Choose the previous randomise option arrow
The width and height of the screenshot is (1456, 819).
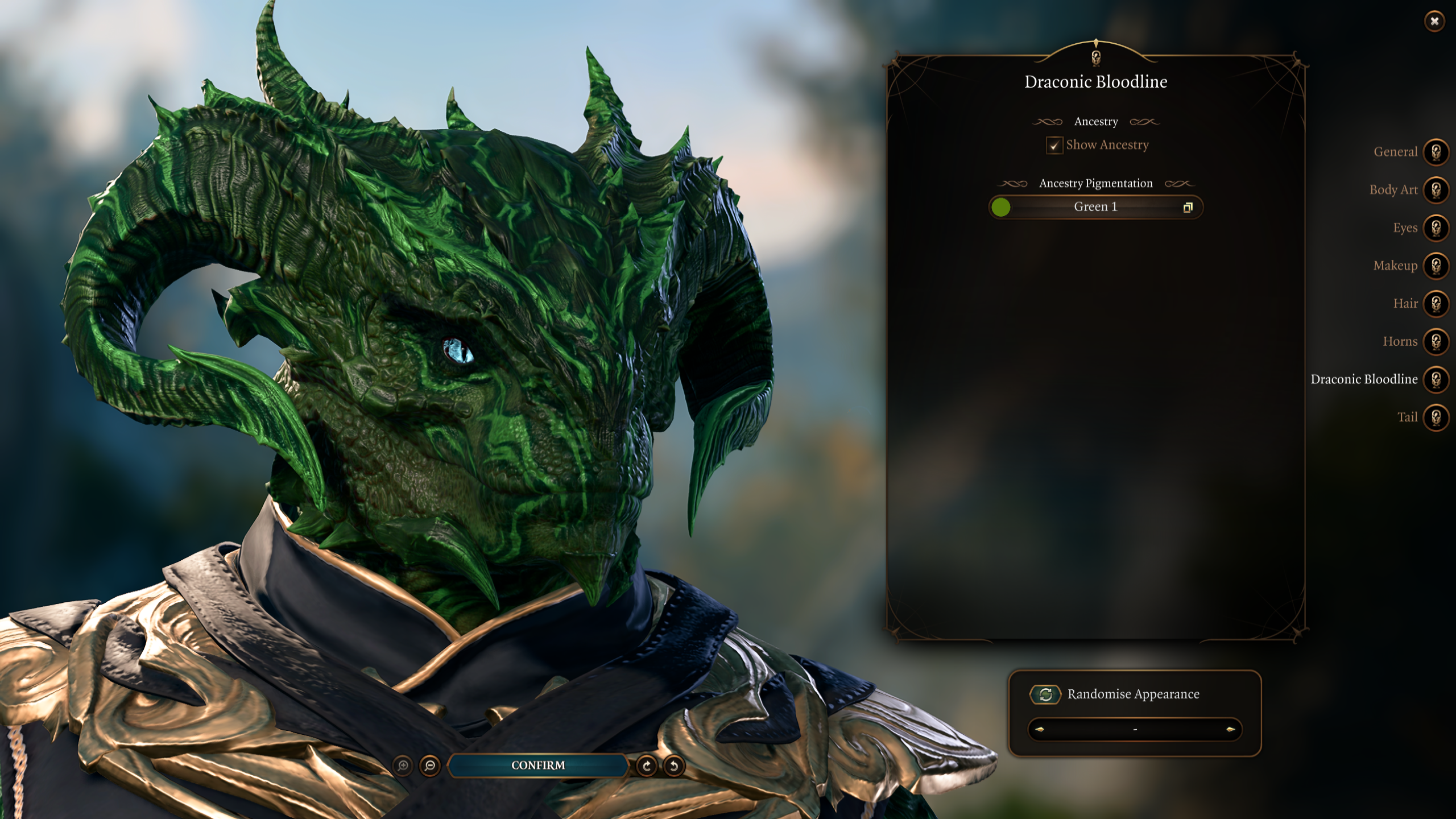coord(1040,729)
